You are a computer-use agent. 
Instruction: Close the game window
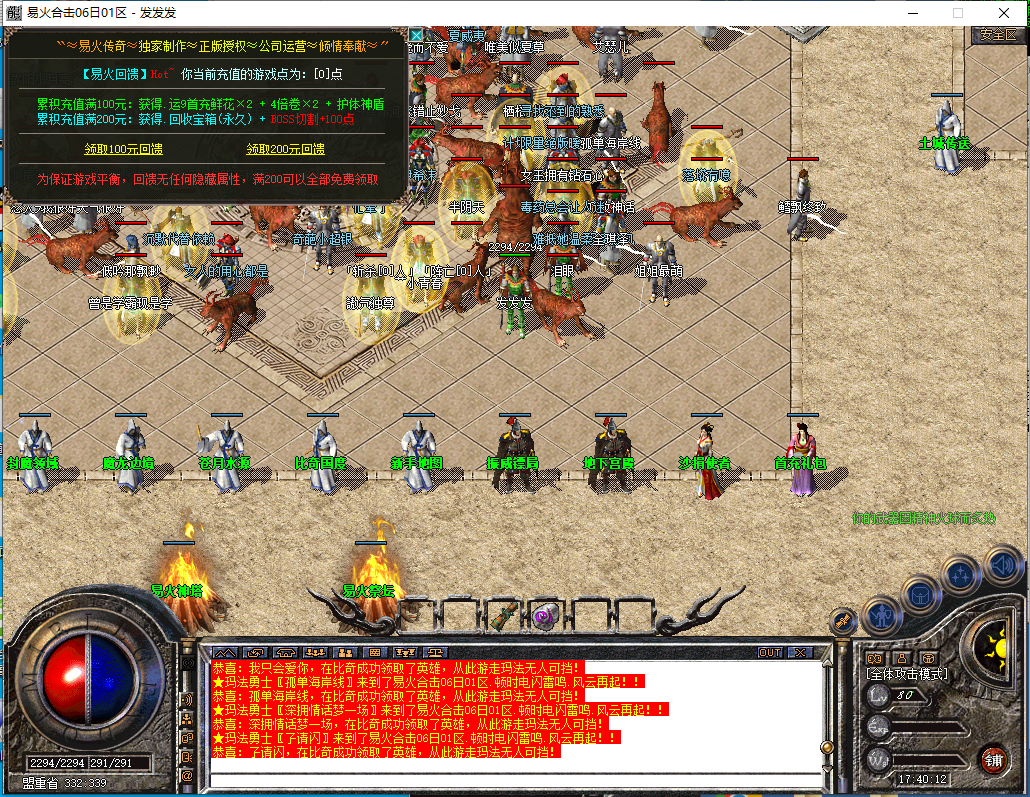[1004, 12]
